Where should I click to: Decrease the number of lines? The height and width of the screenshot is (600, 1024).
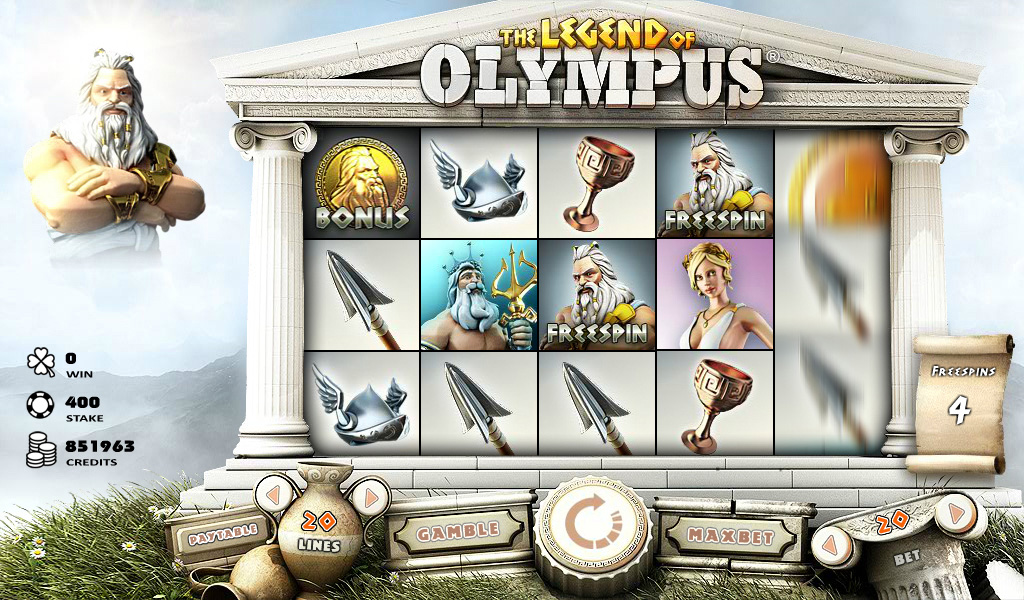click(274, 492)
